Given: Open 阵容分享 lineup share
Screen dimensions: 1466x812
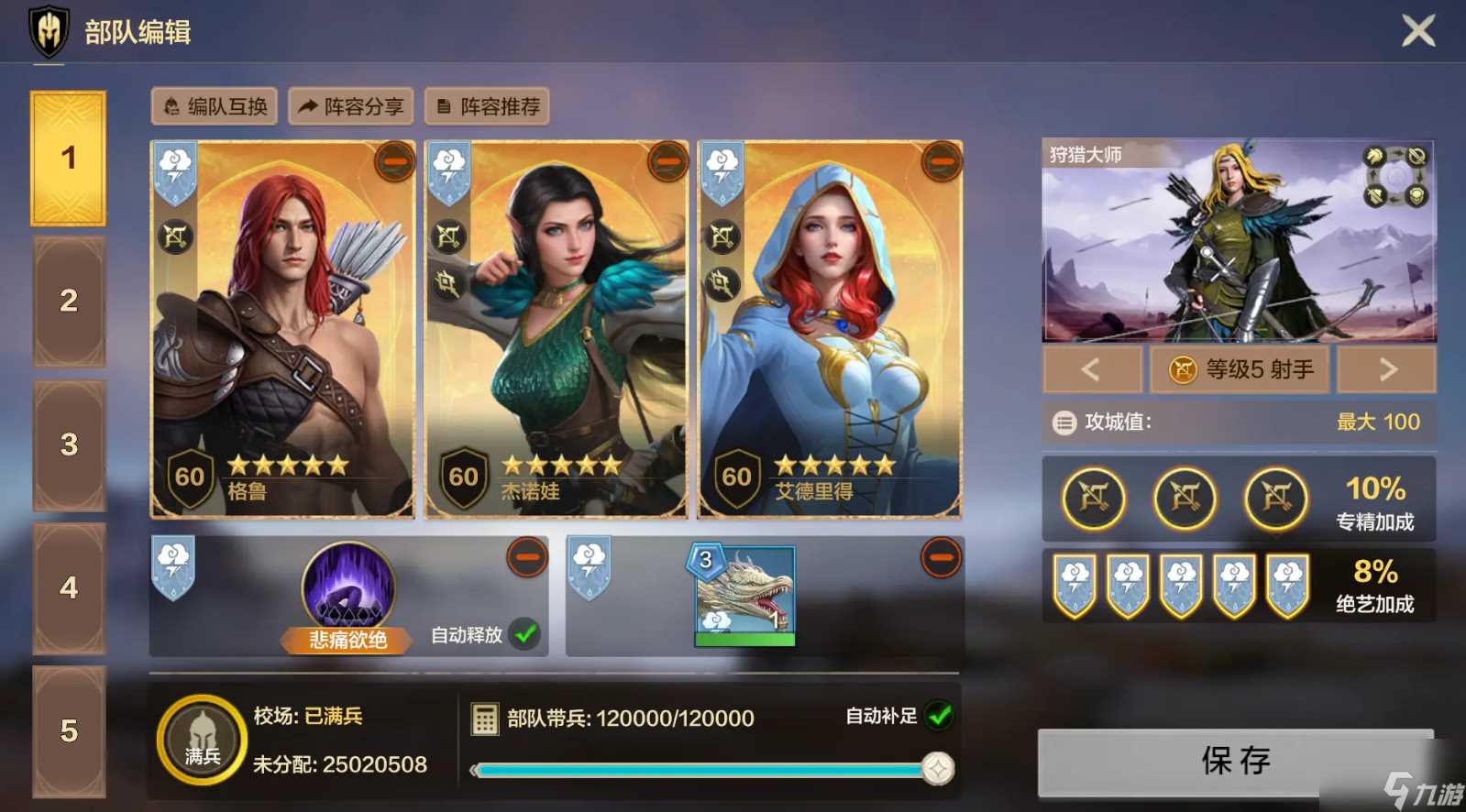Looking at the screenshot, I should coord(351,107).
